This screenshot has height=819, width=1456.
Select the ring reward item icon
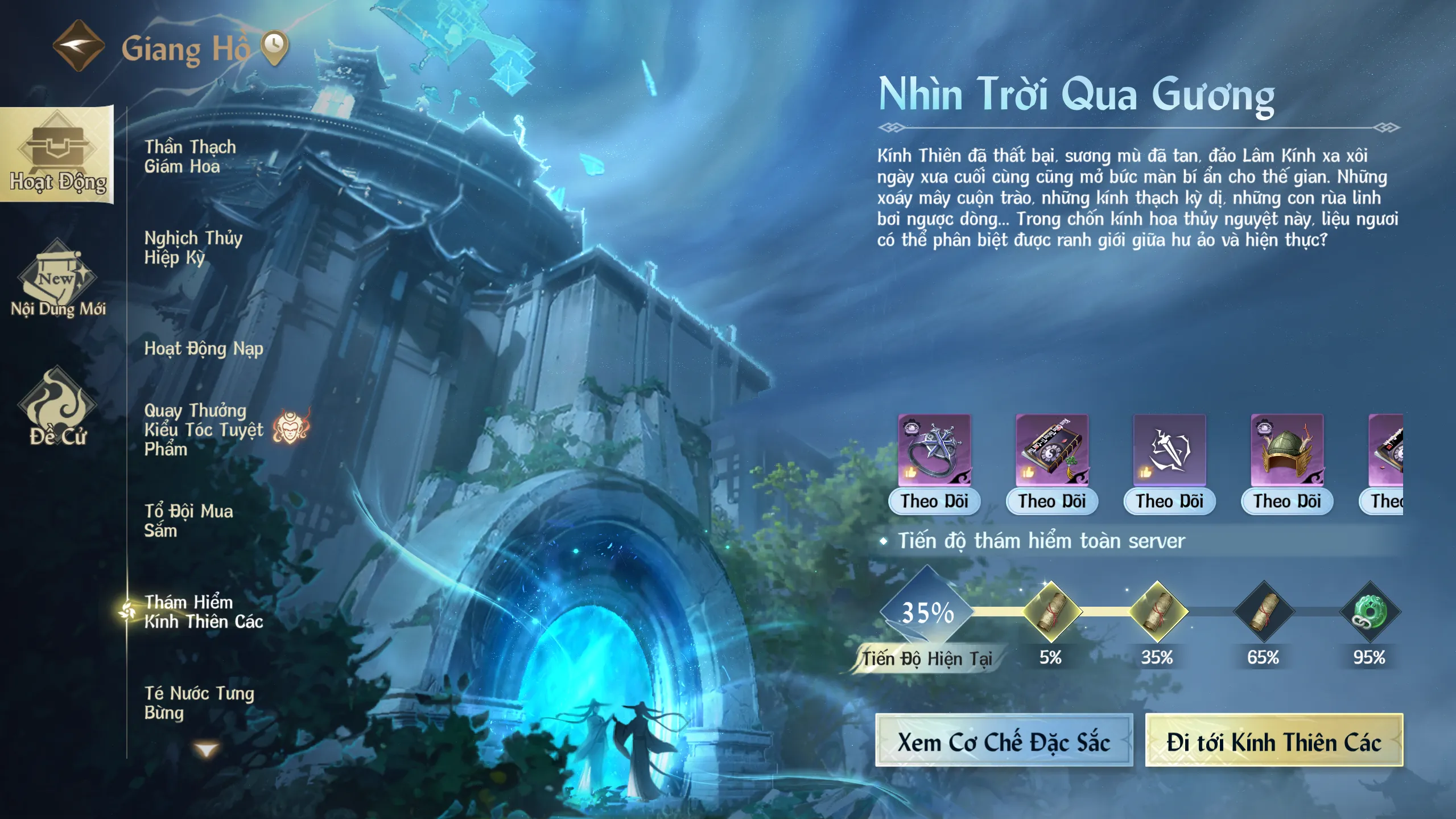(934, 450)
